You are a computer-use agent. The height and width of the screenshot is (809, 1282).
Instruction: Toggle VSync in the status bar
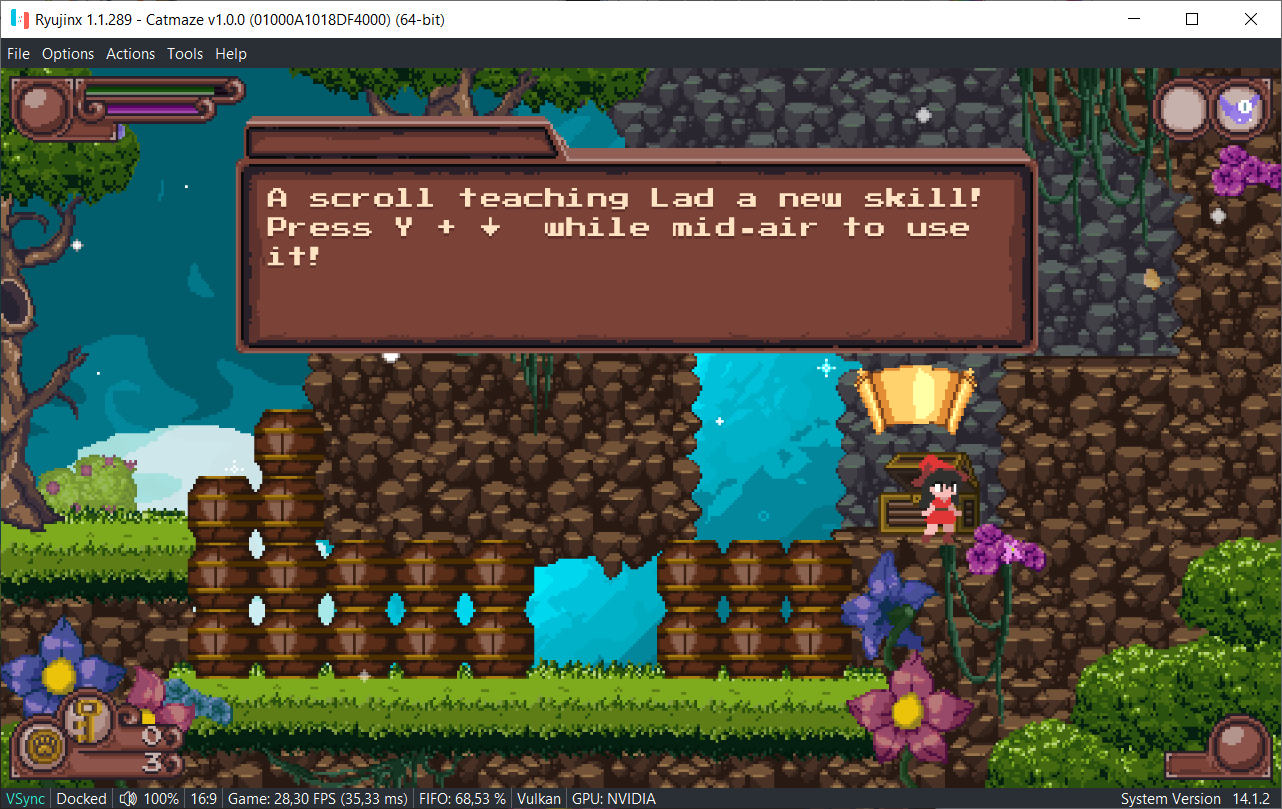click(x=25, y=798)
